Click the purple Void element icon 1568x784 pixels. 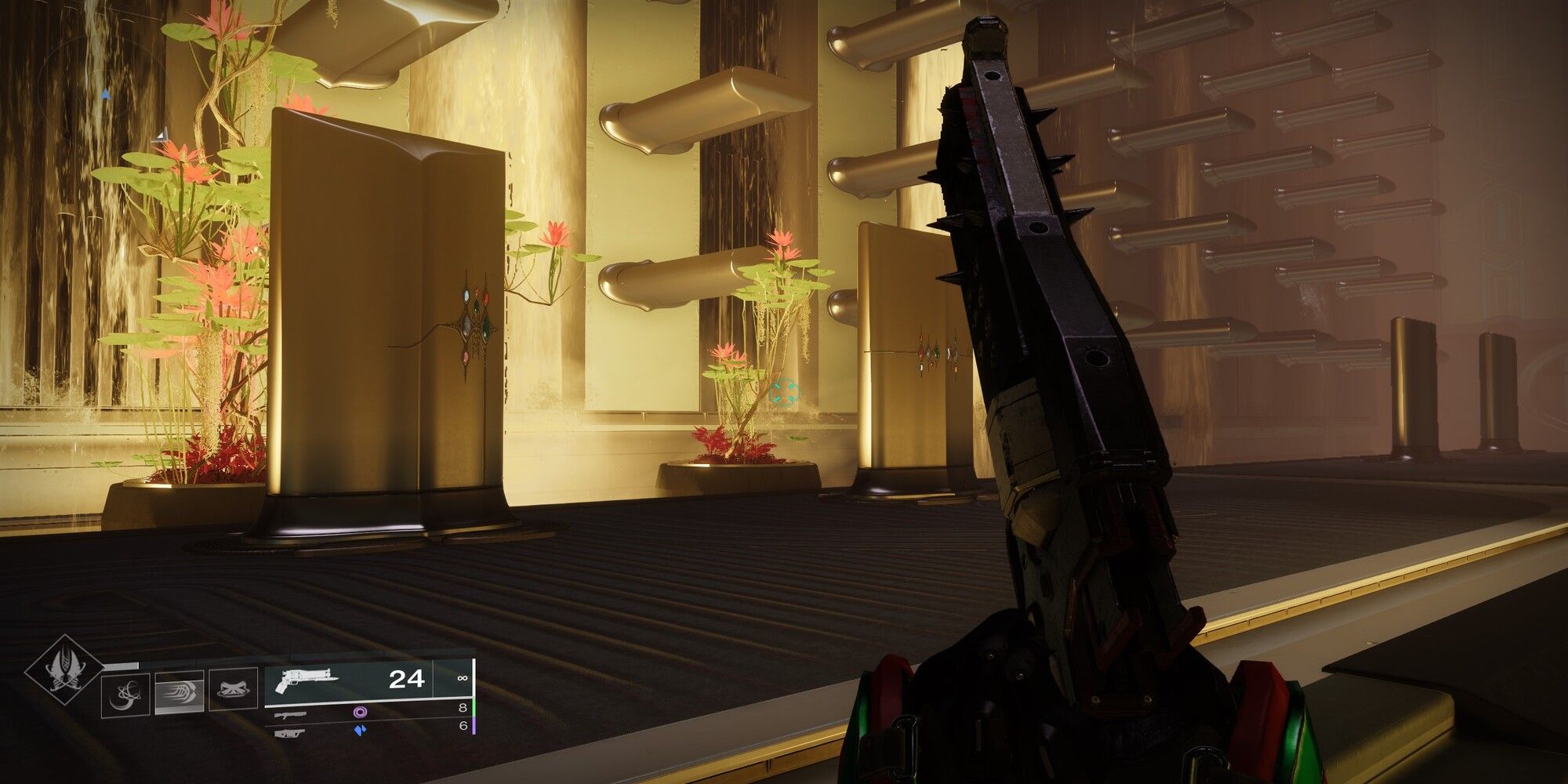[x=360, y=713]
